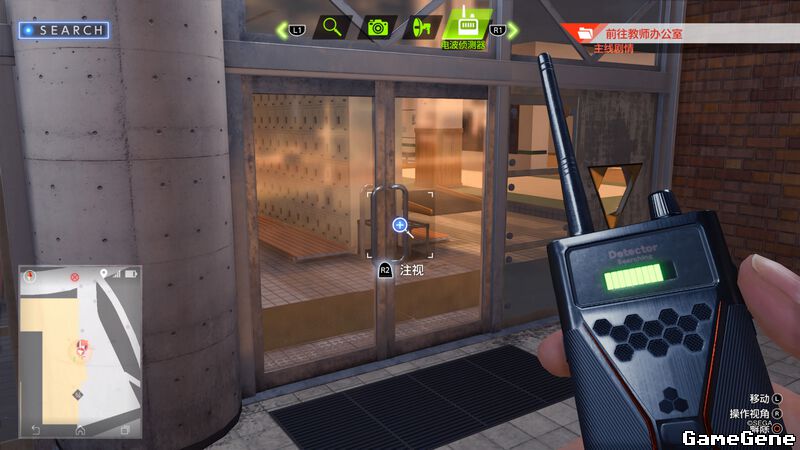Viewport: 800px width, 450px height.
Task: Select the magnifying glass search tool
Action: 332,27
